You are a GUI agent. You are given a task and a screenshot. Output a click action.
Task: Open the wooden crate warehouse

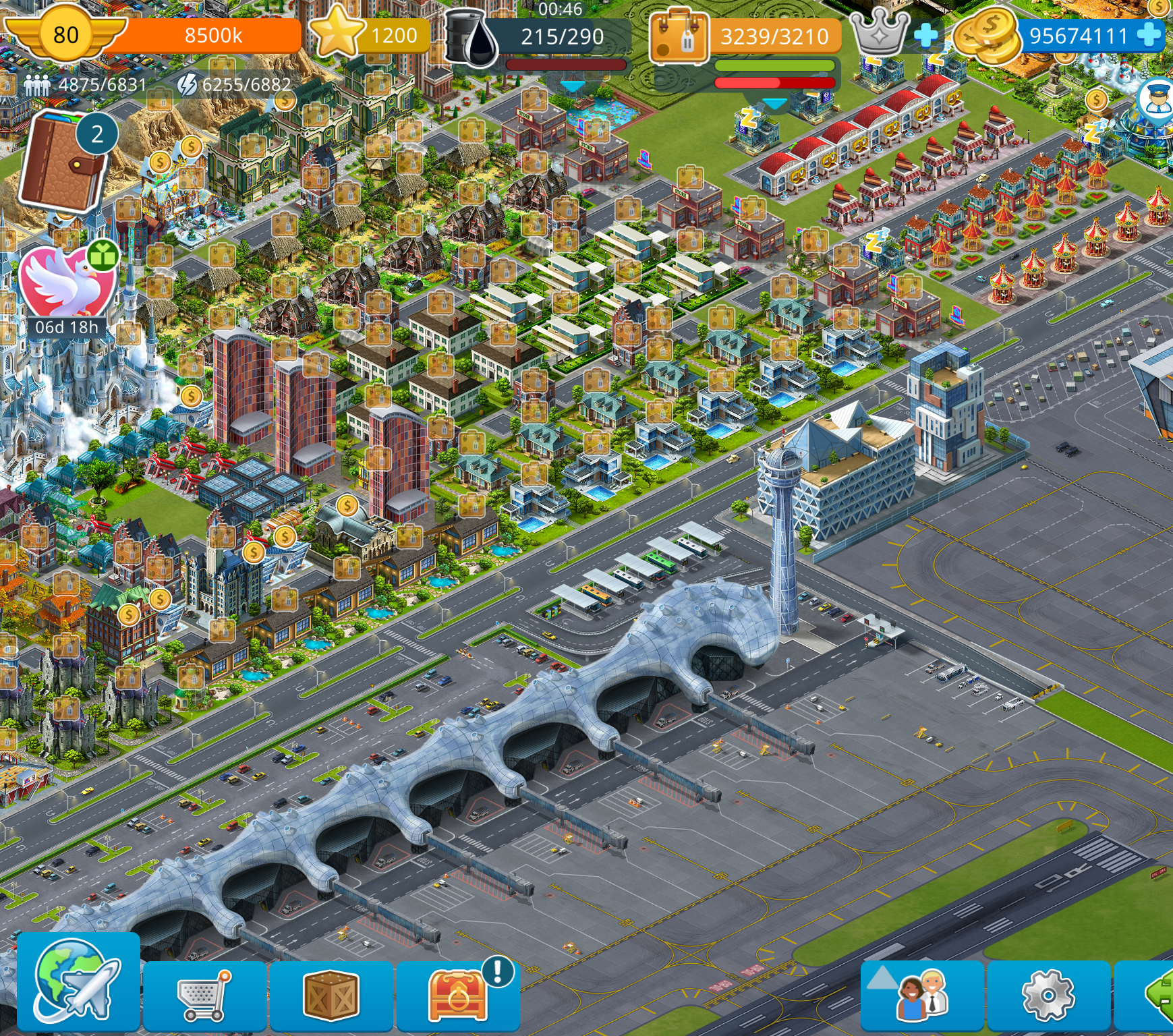coord(331,996)
